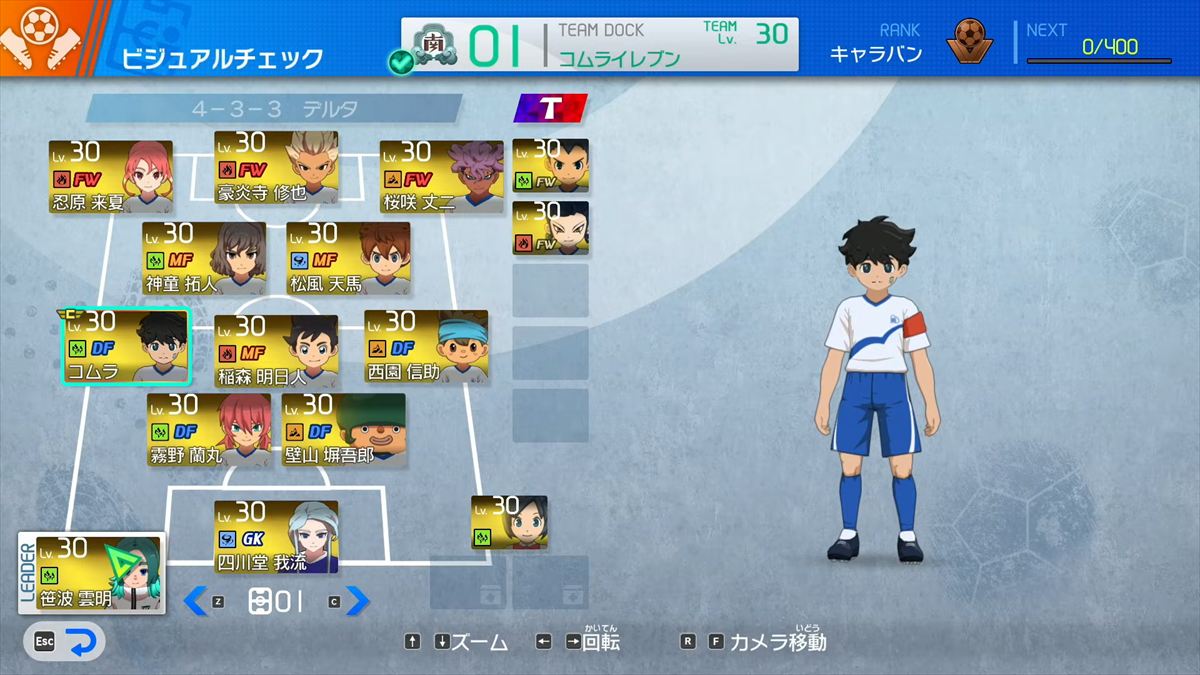This screenshot has width=1200, height=675.
Task: Select the 4-3-3 デルタ formation label
Action: pos(274,108)
